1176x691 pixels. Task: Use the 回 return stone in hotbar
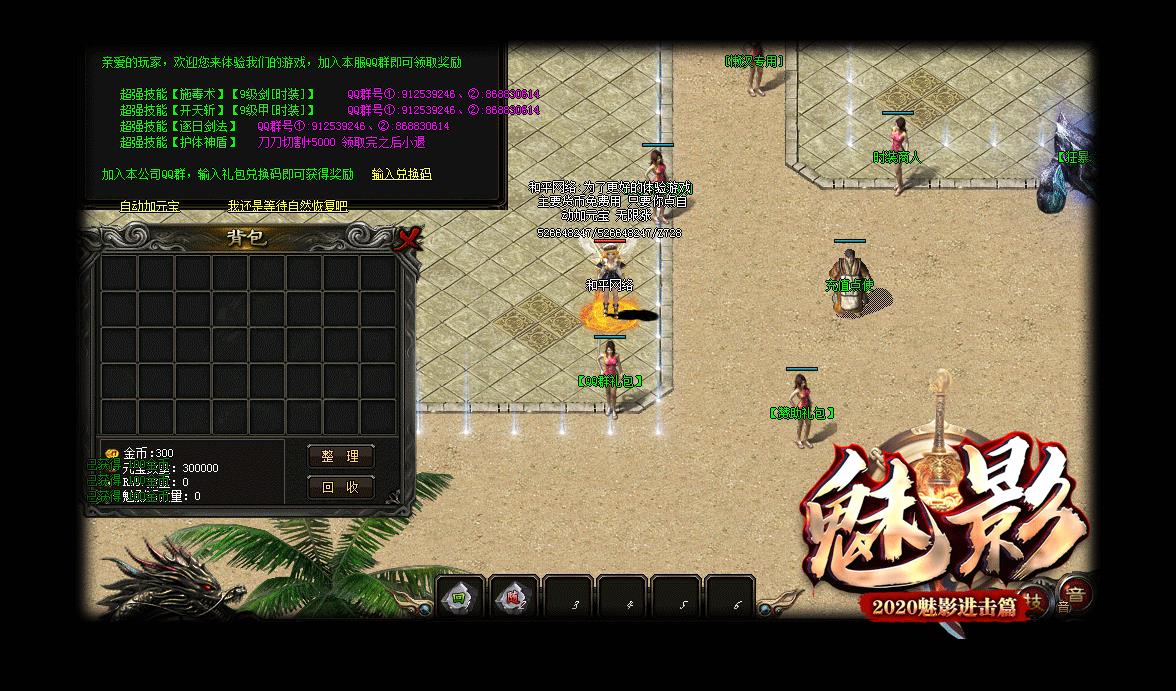[461, 598]
